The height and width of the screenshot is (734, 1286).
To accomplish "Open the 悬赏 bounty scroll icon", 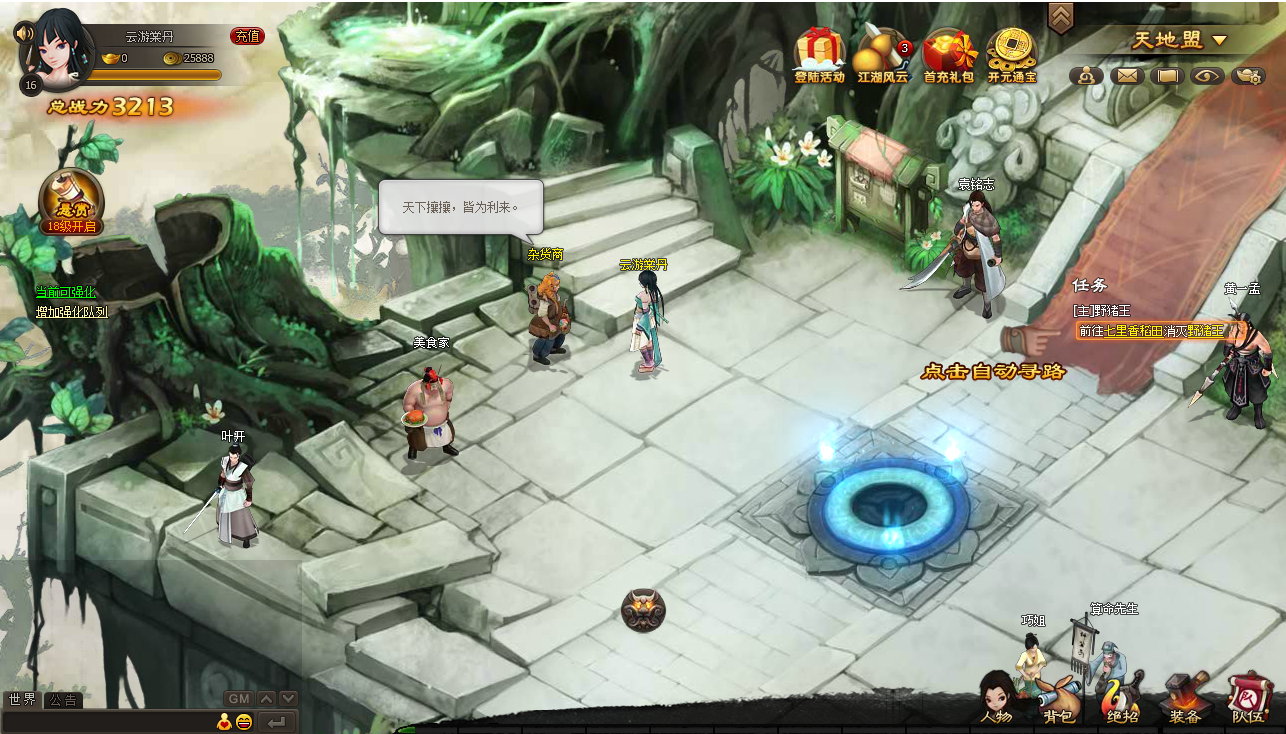I will tap(71, 200).
